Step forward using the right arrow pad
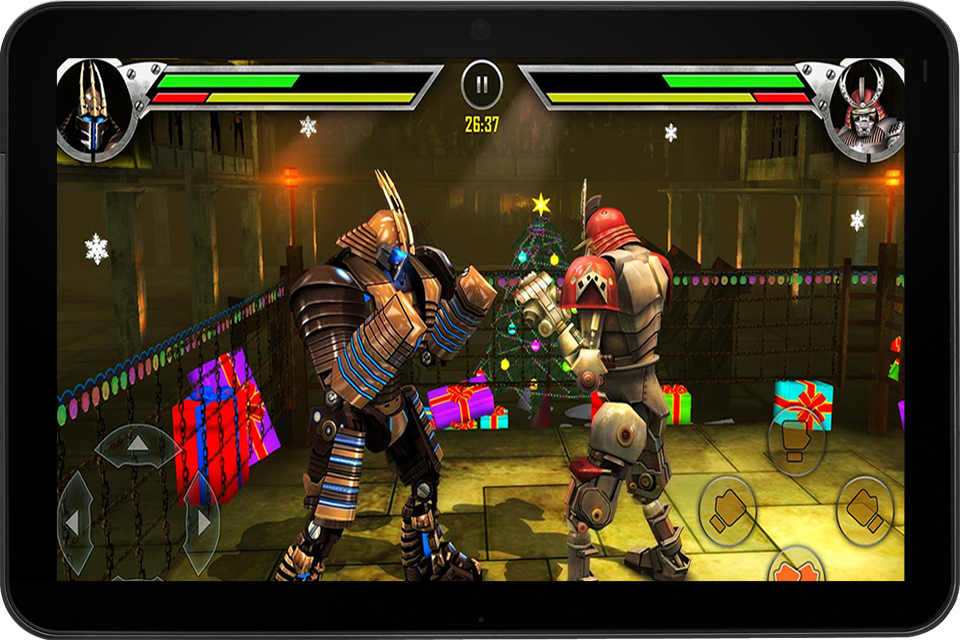The image size is (960, 640). coord(201,522)
